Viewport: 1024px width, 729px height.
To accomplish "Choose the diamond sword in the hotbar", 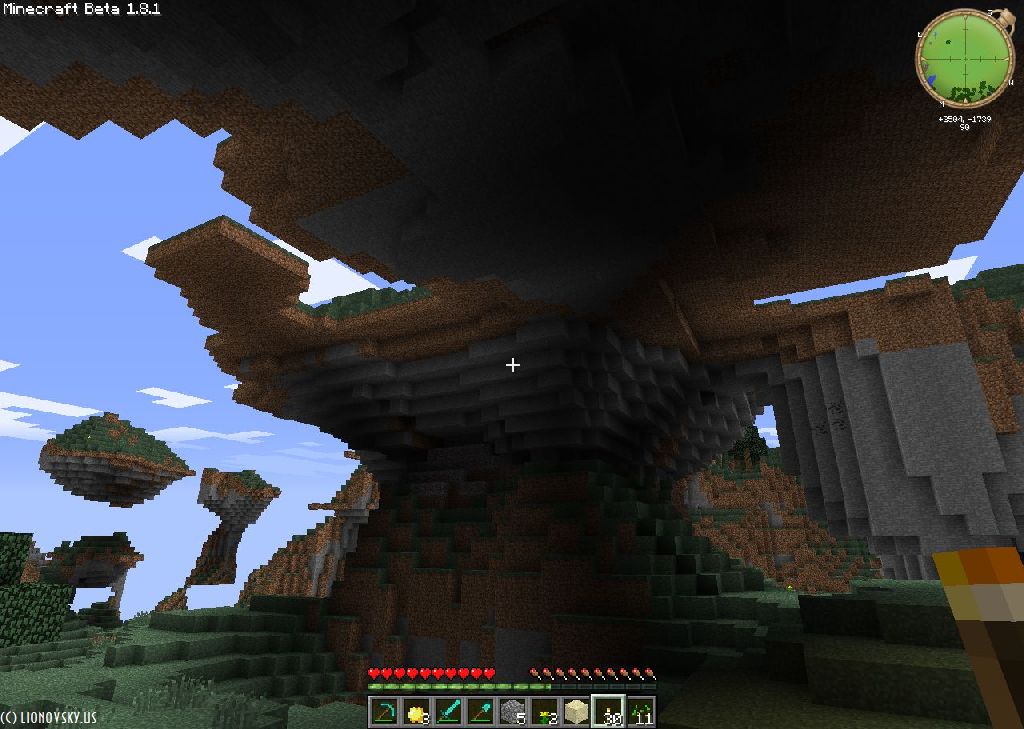I will click(x=449, y=712).
